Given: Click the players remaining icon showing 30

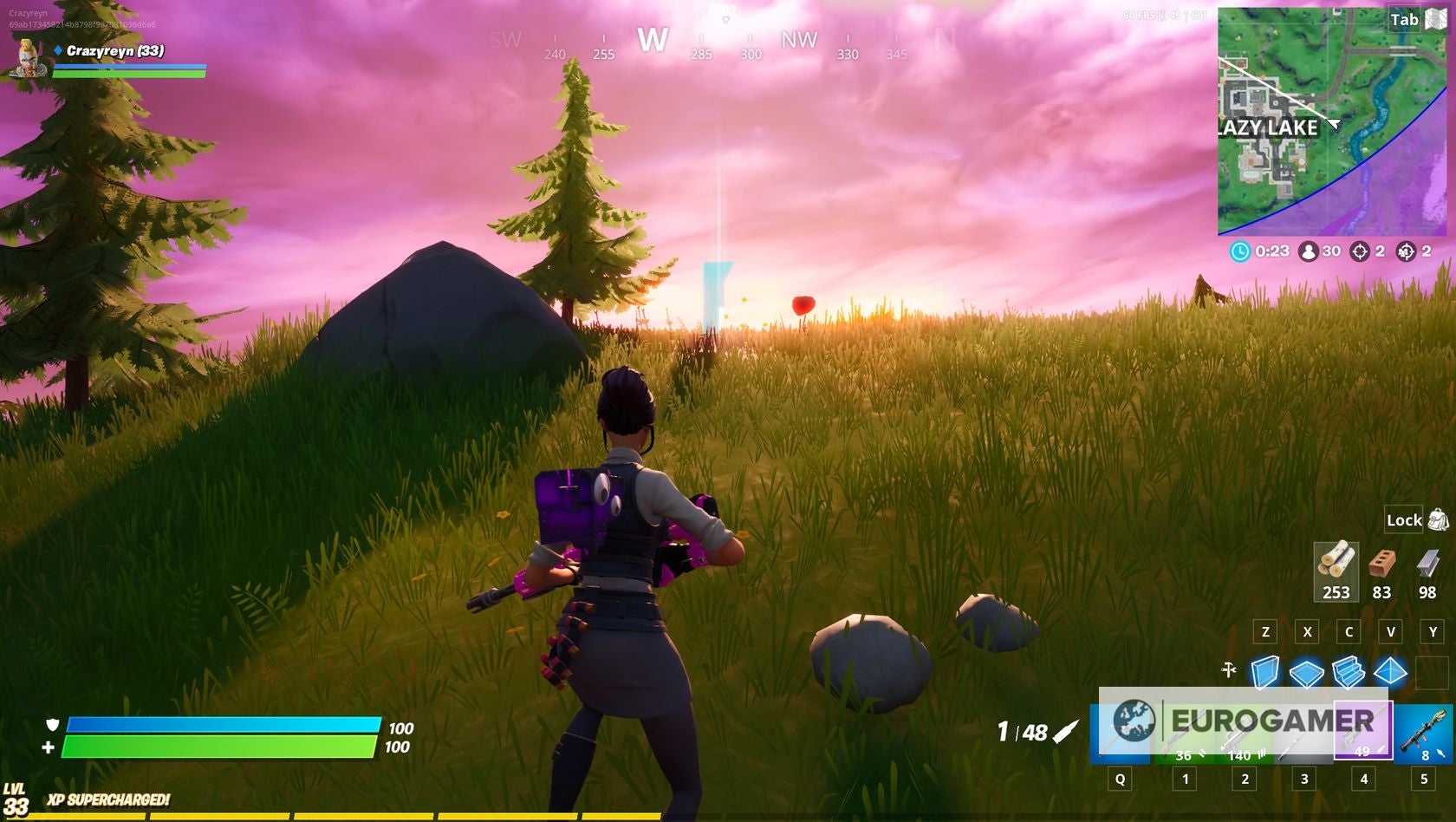Looking at the screenshot, I should point(1308,251).
